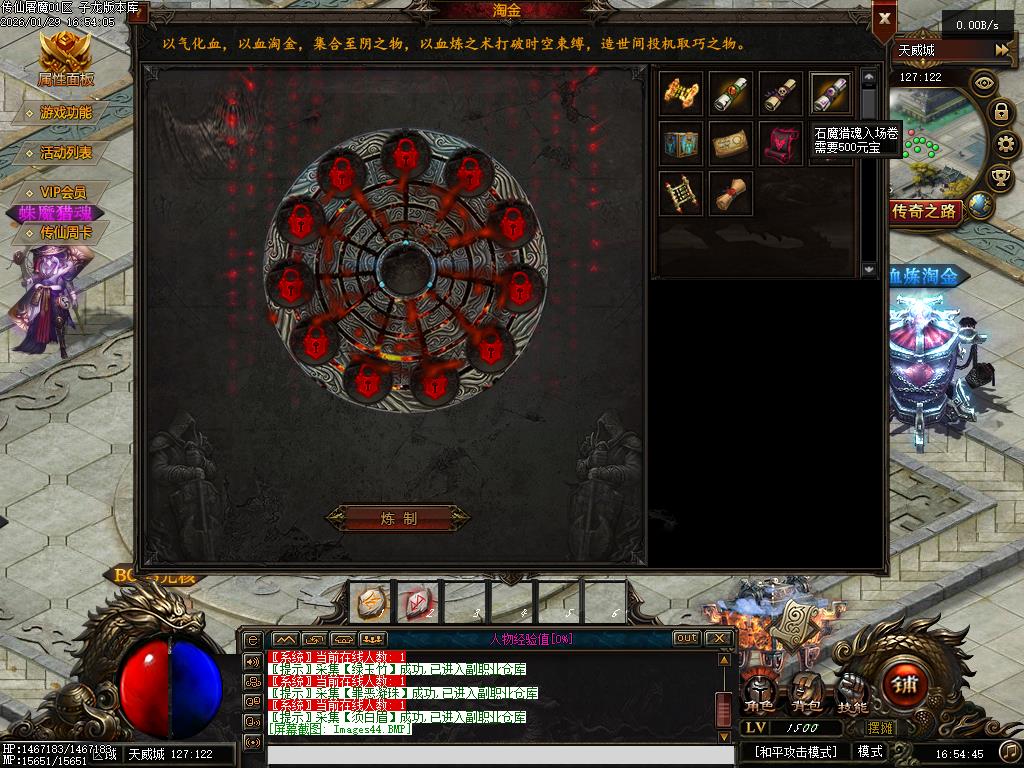Open the round red 铺 shop button
This screenshot has width=1024, height=768.
click(906, 685)
